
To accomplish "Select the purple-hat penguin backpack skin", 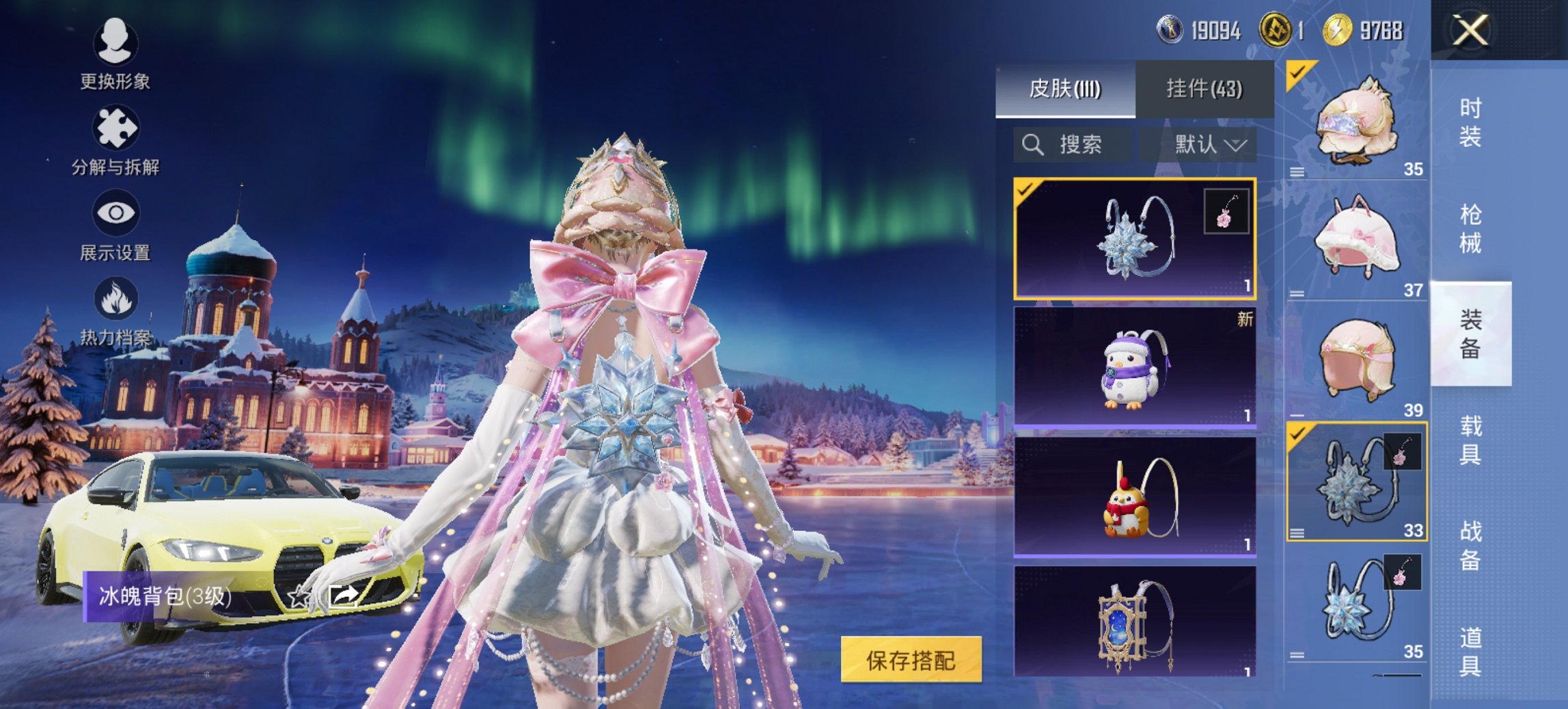I will pos(1134,367).
